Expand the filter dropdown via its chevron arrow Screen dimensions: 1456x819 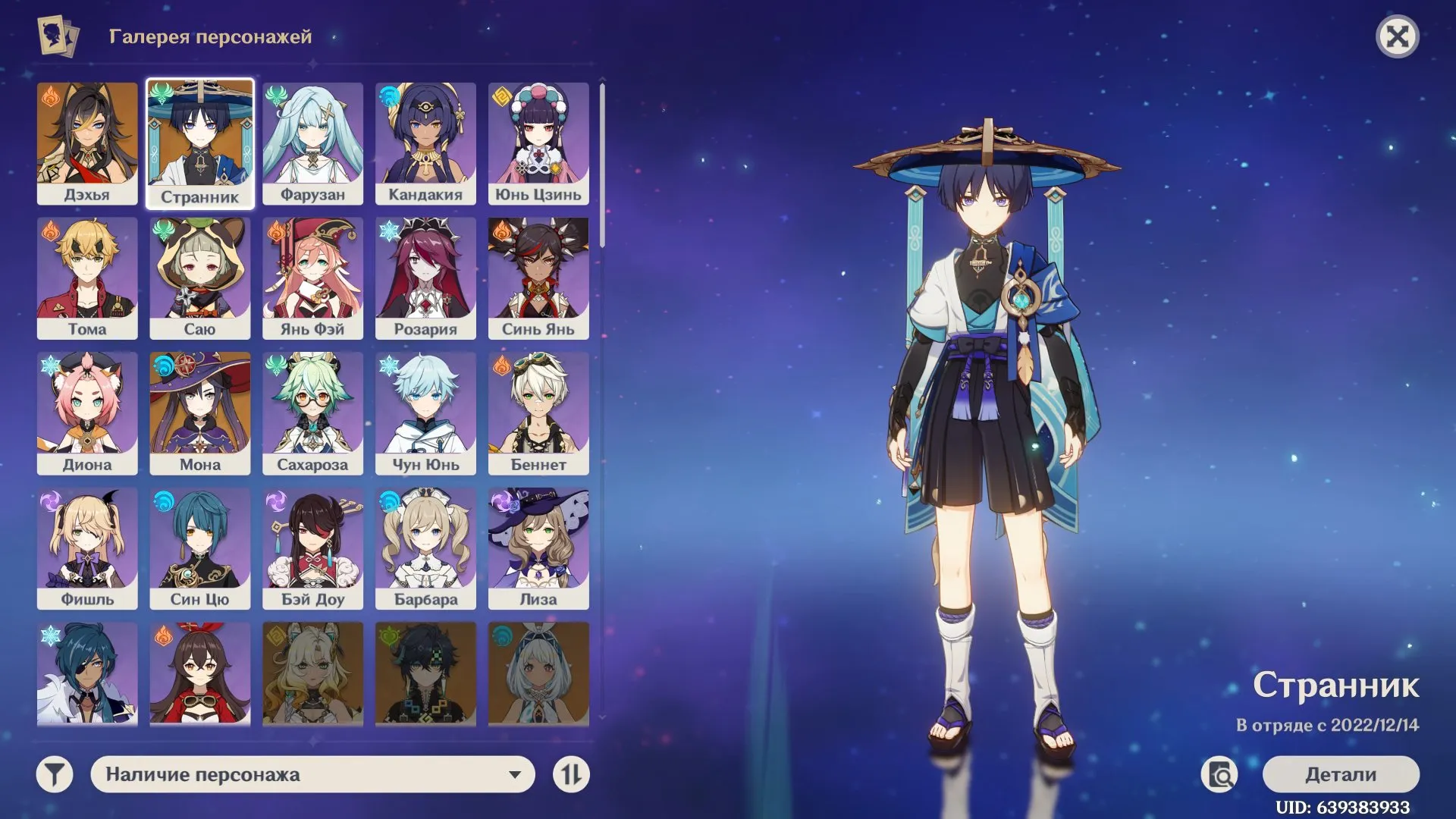tap(516, 775)
